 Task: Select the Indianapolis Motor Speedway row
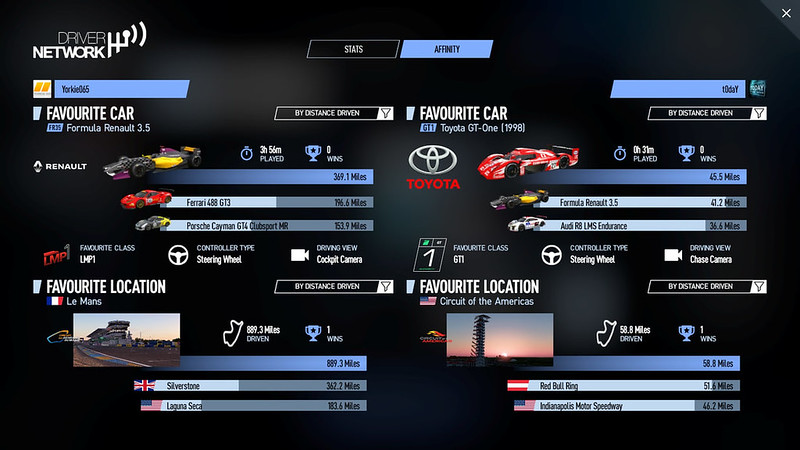[x=625, y=405]
